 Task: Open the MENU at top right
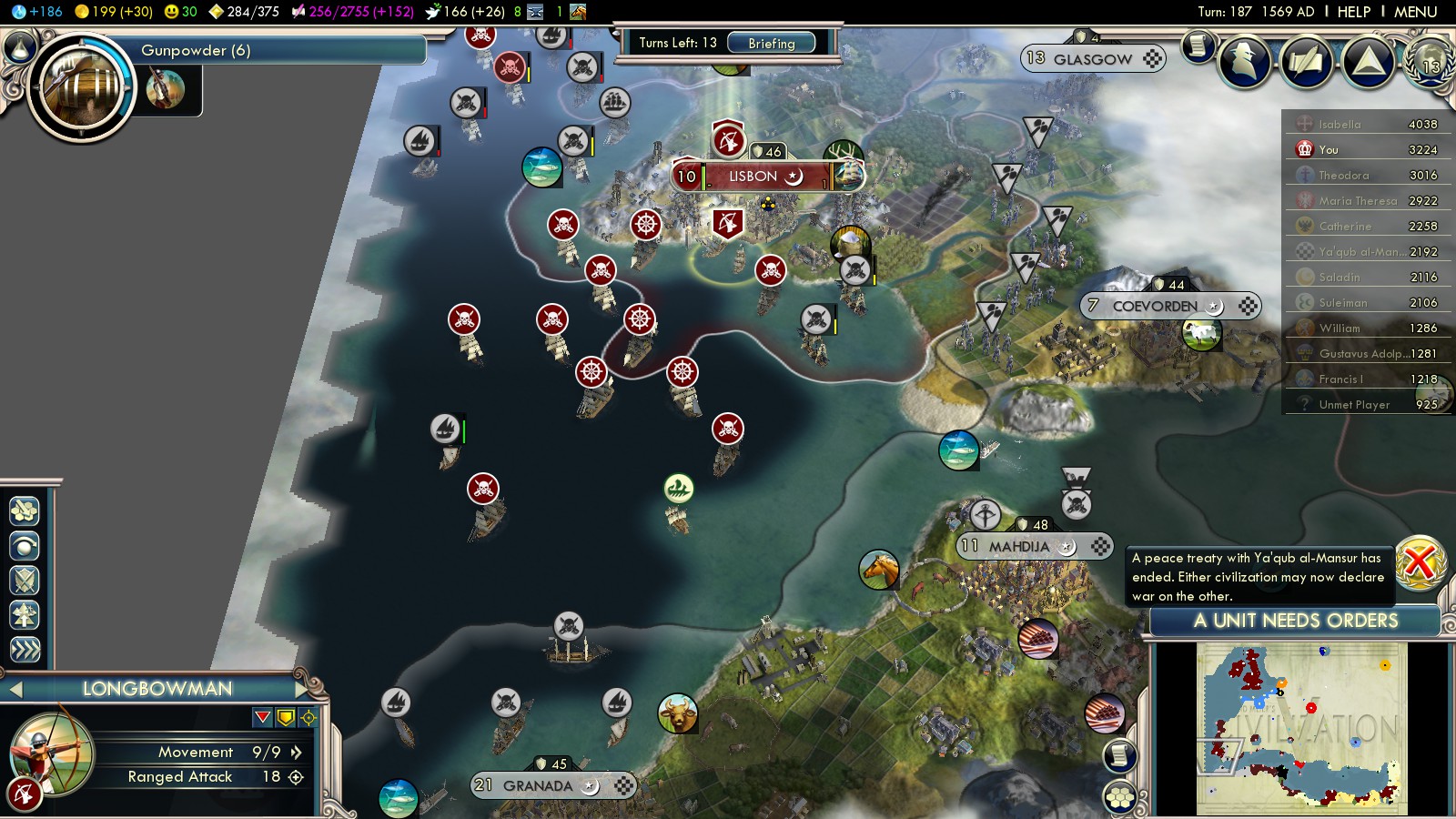(1415, 12)
